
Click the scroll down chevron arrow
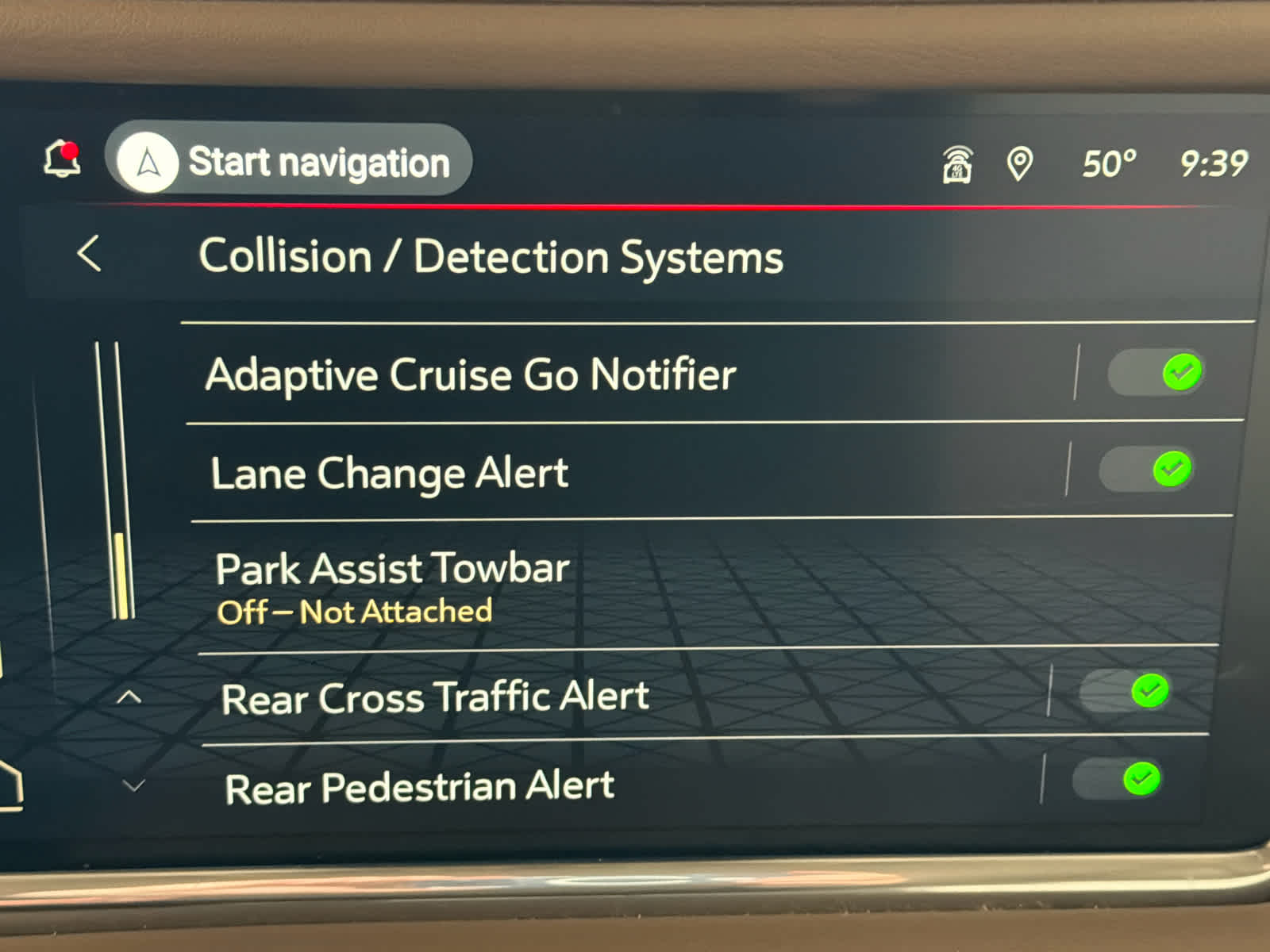click(x=133, y=785)
